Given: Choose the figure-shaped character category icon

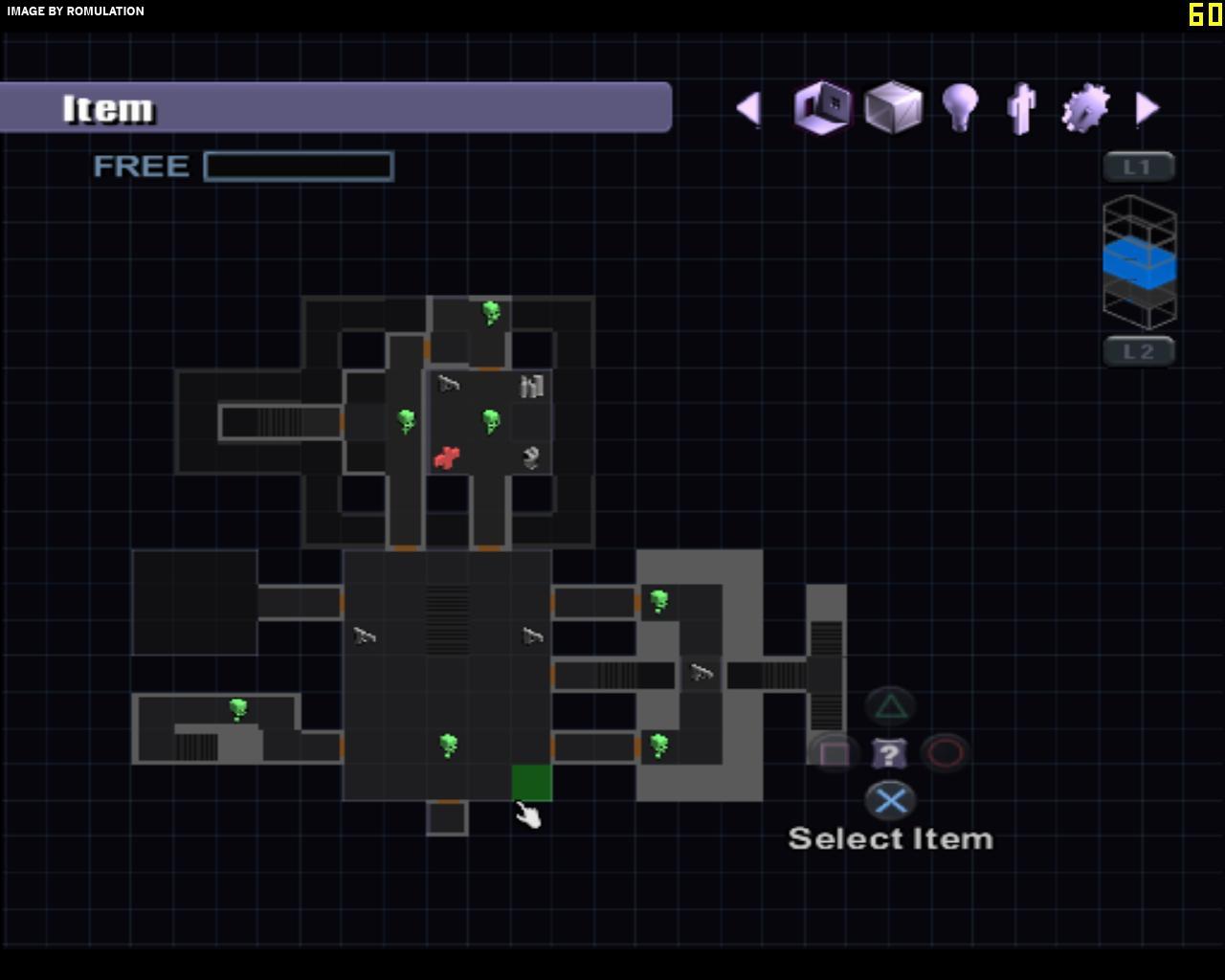Looking at the screenshot, I should coord(1022,108).
